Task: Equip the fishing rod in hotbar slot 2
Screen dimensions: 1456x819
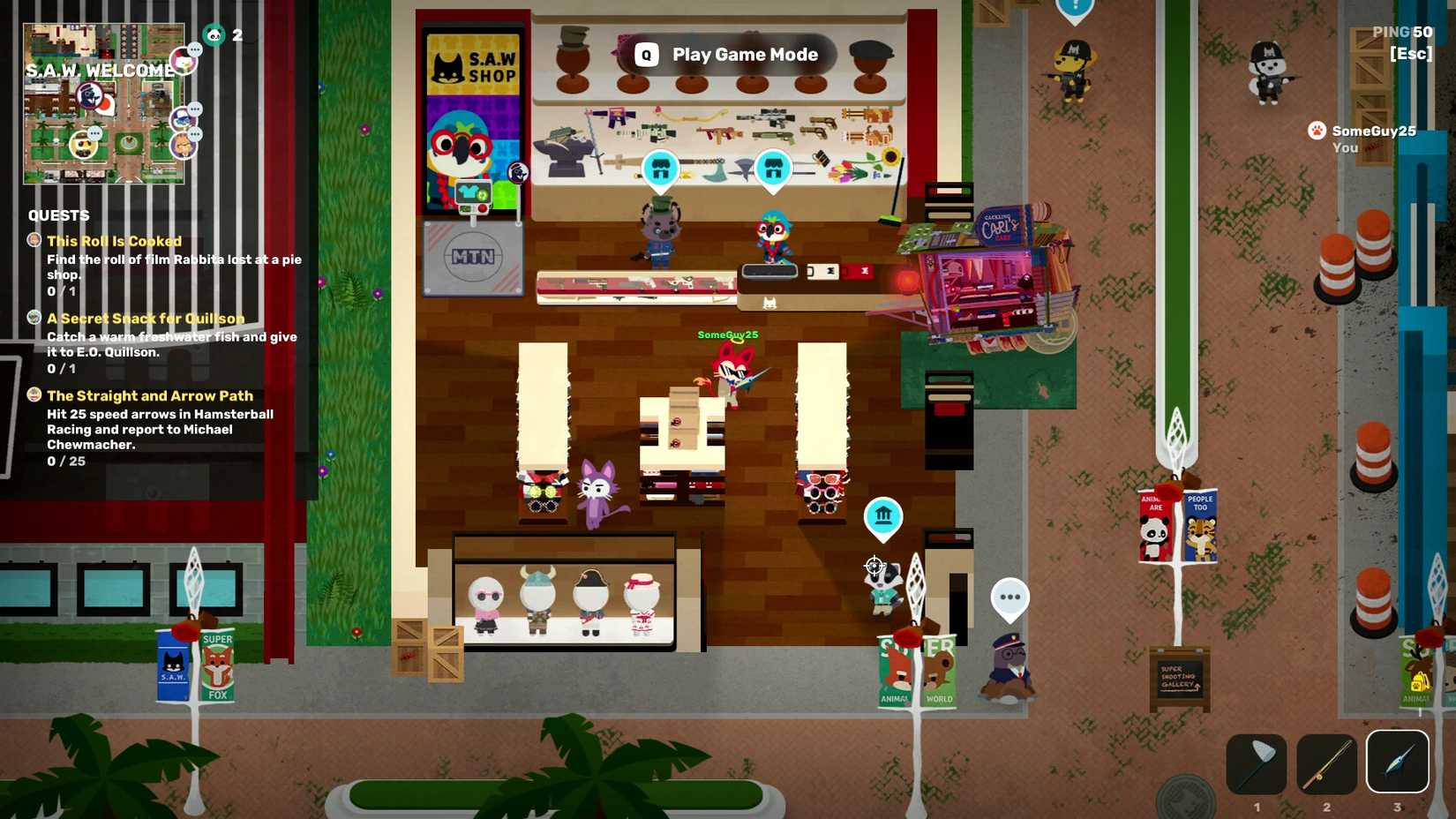Action: pyautogui.click(x=1326, y=763)
